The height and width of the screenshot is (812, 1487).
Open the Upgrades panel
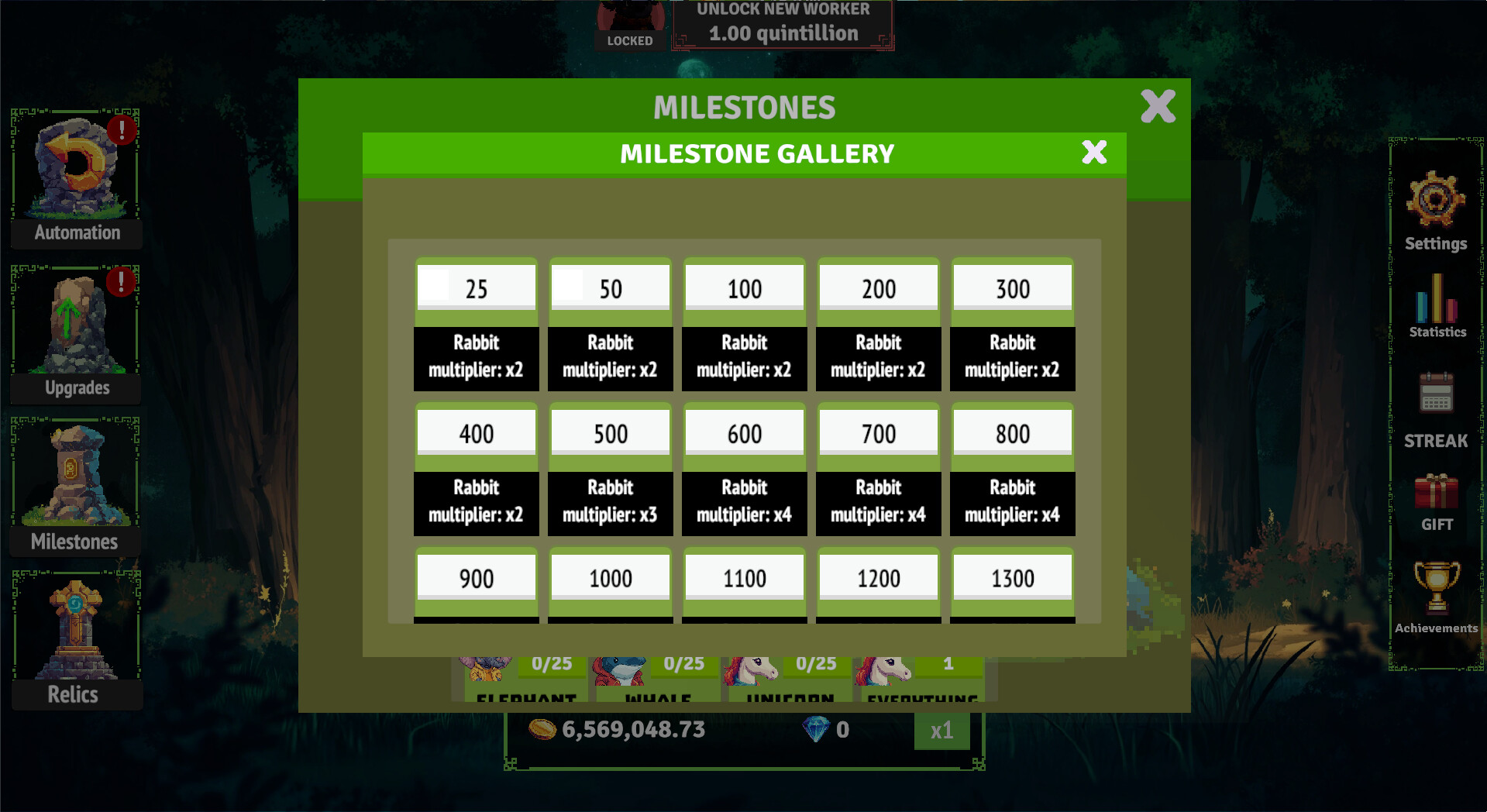click(x=74, y=329)
